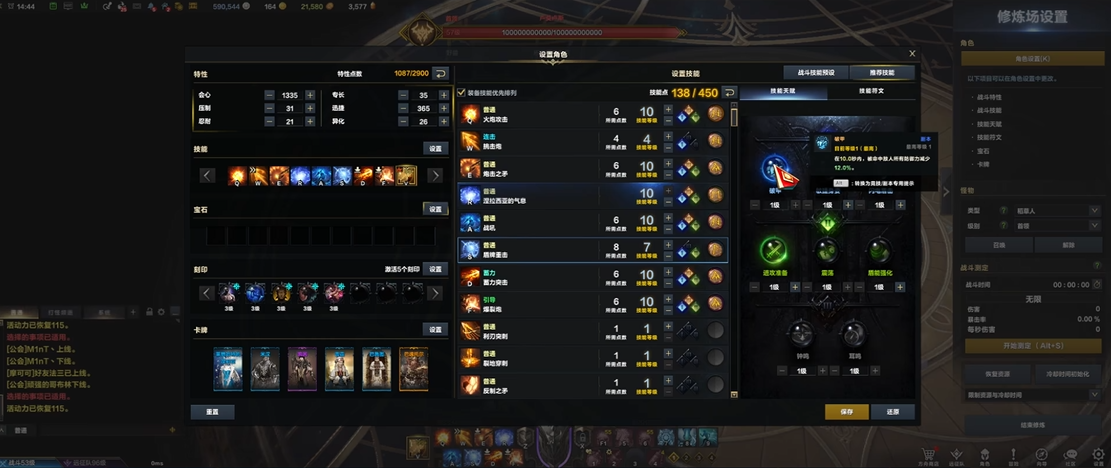This screenshot has width=1111, height=468.
Task: Increase the 会心 stat with plus button
Action: pyautogui.click(x=311, y=95)
